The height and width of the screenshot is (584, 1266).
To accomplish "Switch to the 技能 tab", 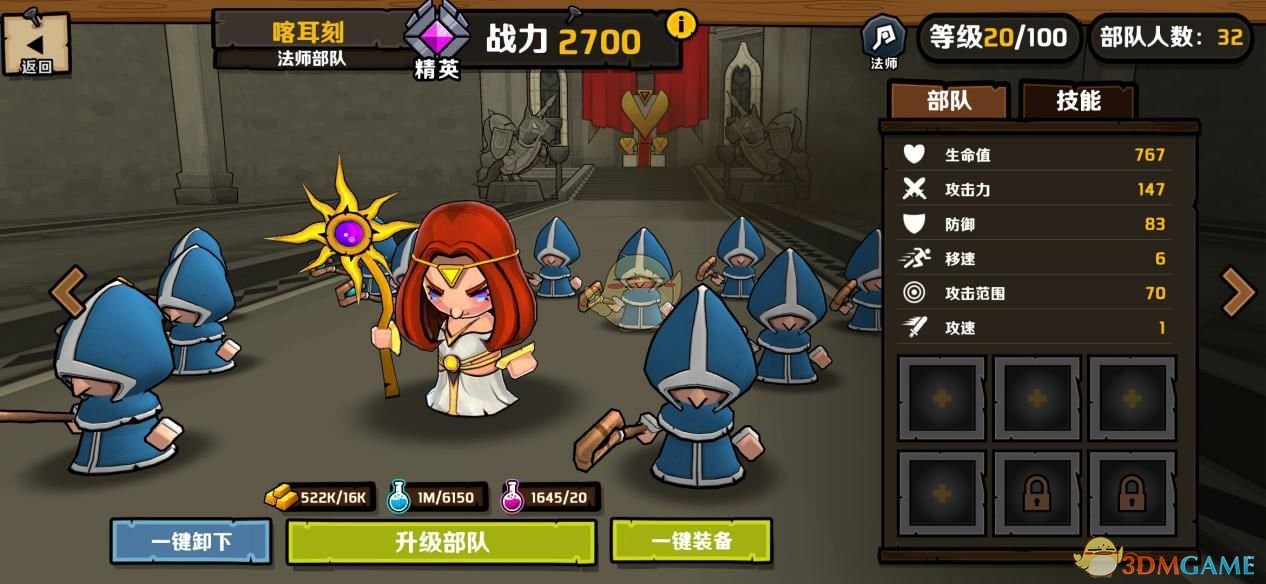I will point(1077,100).
